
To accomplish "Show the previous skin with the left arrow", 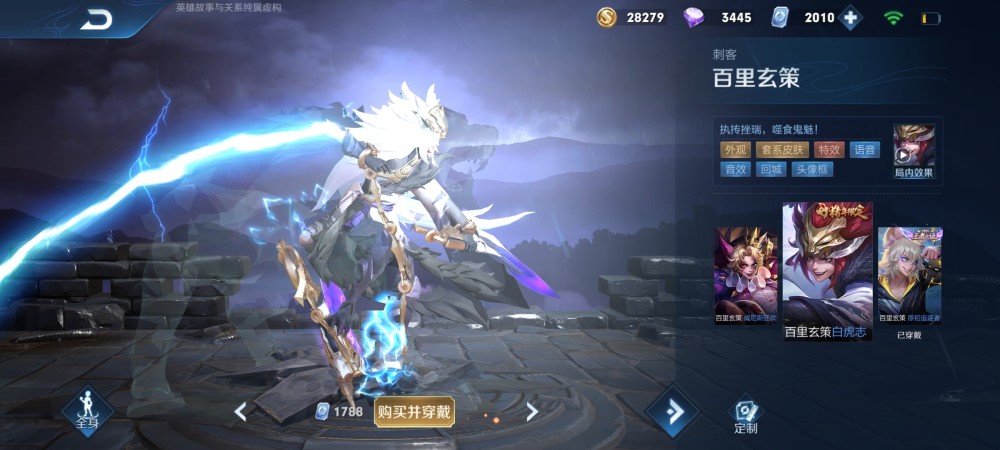I will (240, 411).
